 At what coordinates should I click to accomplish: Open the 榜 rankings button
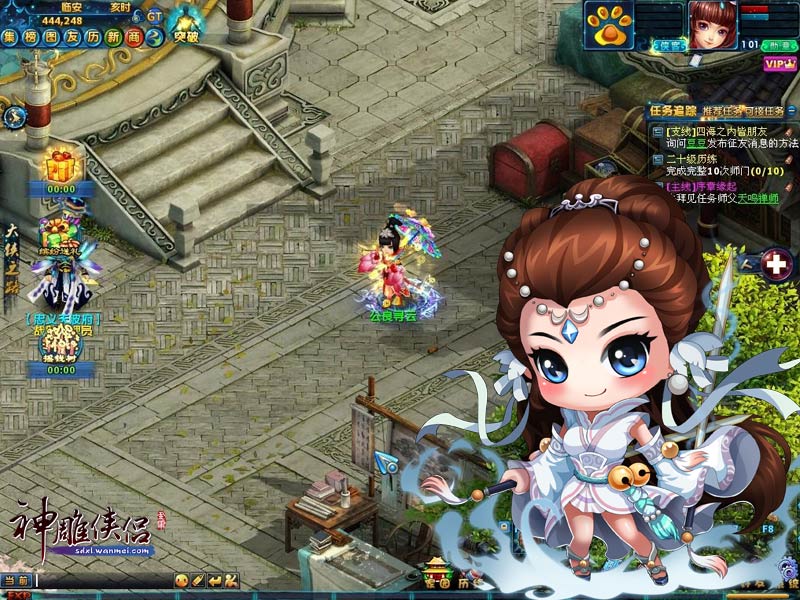30,38
